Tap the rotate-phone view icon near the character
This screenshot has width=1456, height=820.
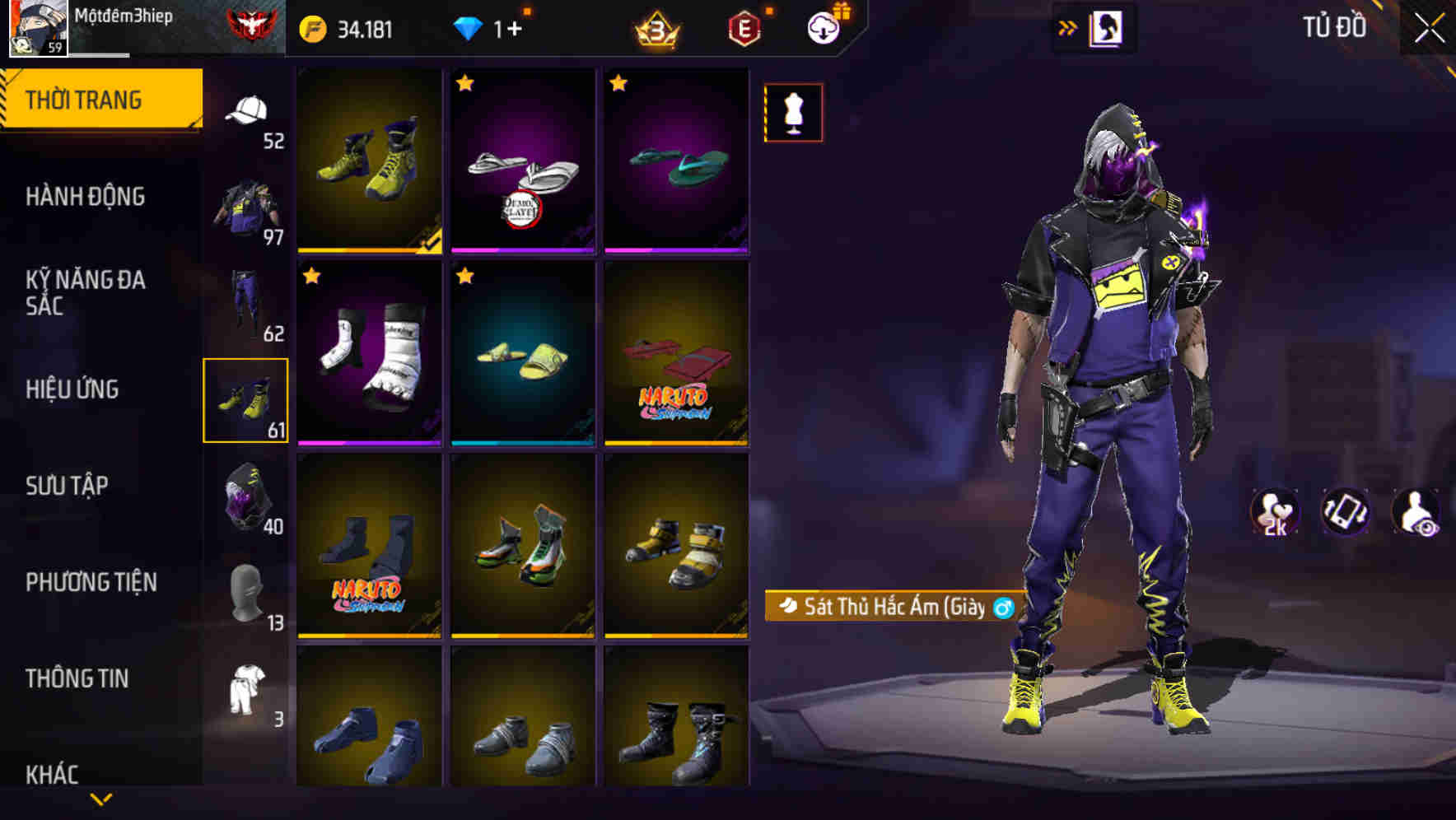(x=1344, y=513)
